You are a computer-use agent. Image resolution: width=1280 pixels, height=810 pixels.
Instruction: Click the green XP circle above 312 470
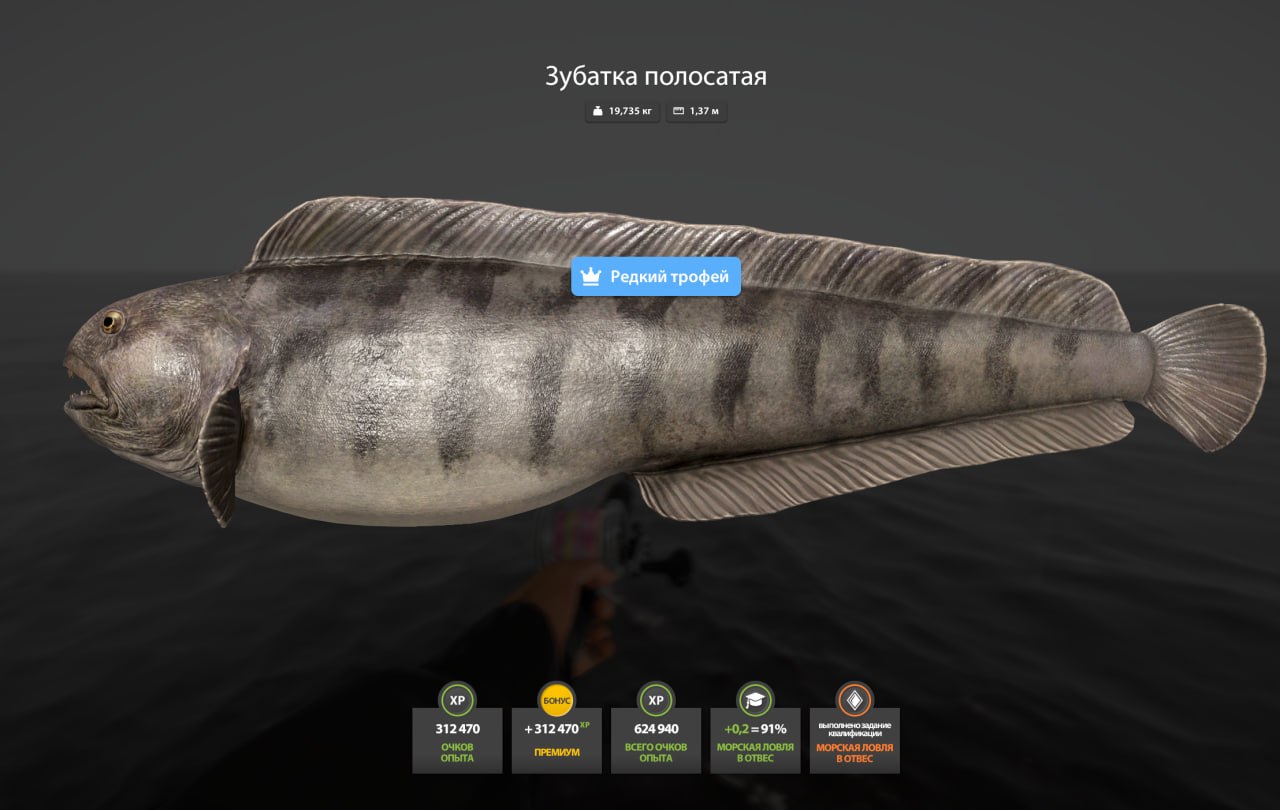(457, 701)
